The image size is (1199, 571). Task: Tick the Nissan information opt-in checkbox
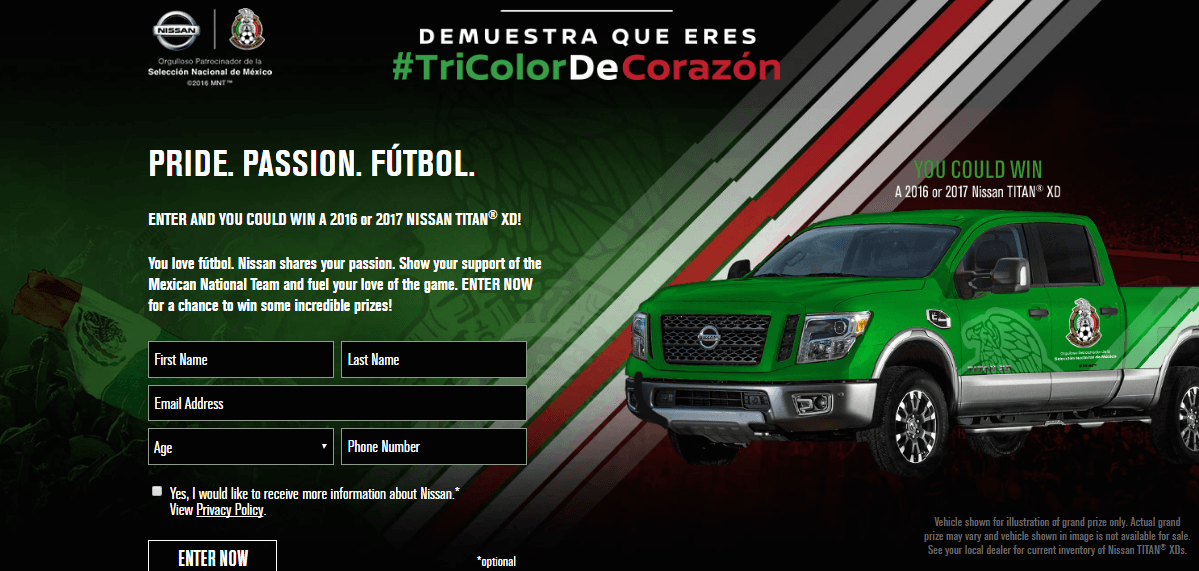157,491
